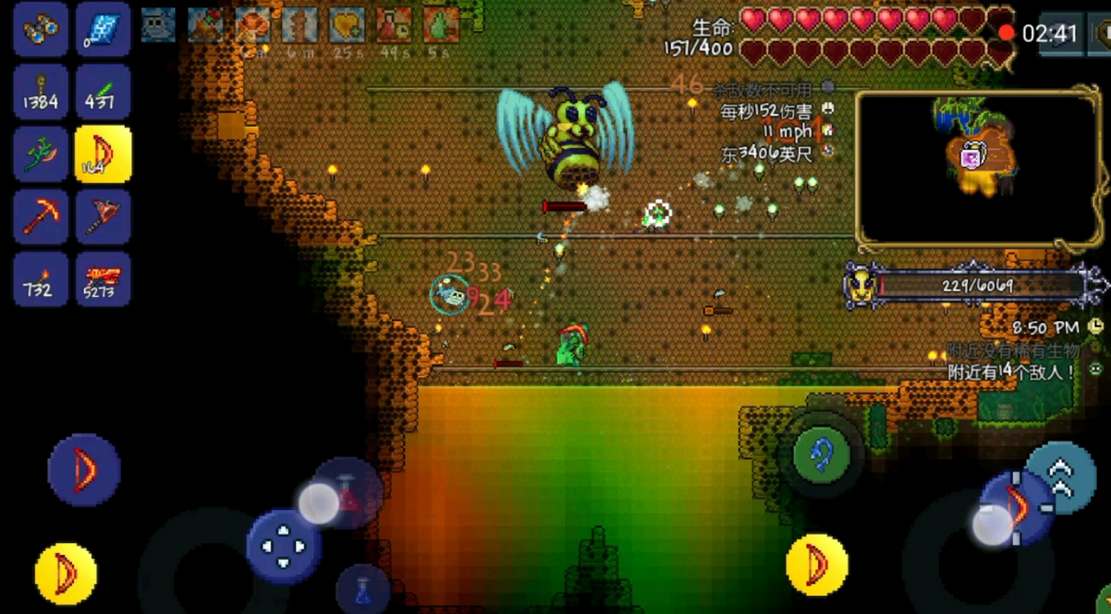Tap the double-arrow jump button
Viewport: 1111px width, 614px height.
pyautogui.click(x=1061, y=476)
